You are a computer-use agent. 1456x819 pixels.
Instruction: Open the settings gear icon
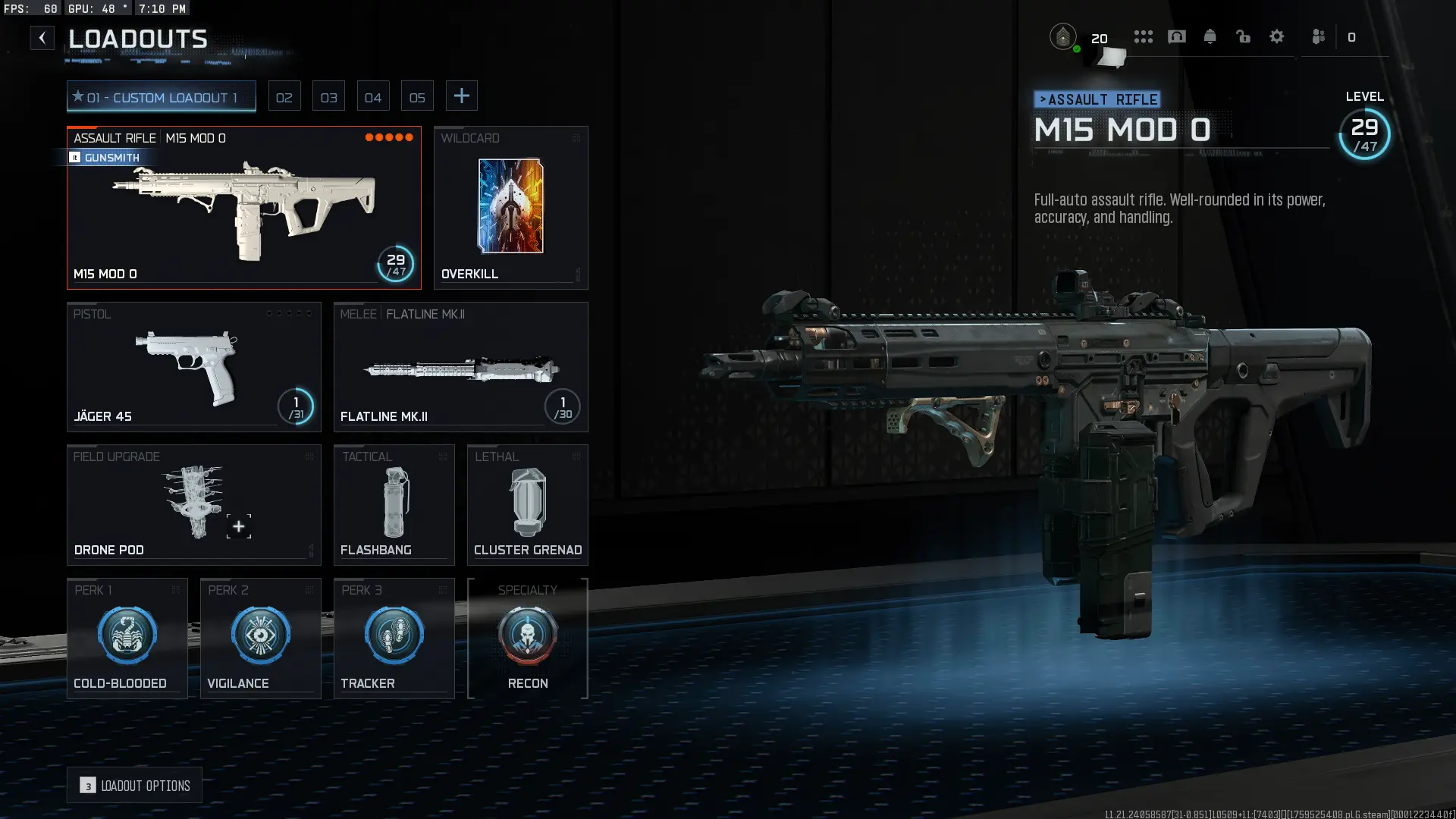pos(1277,36)
